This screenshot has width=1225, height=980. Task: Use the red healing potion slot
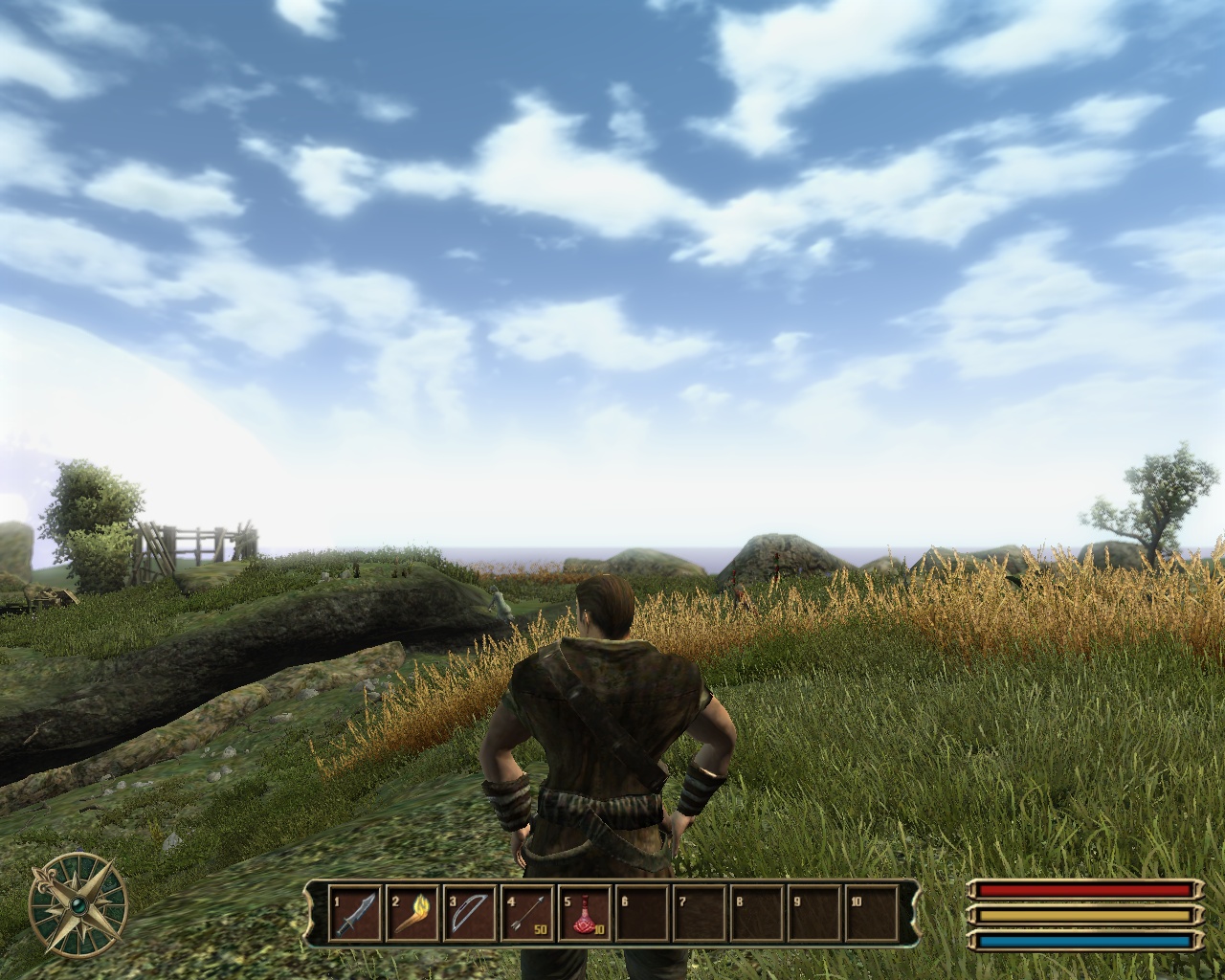(x=585, y=914)
